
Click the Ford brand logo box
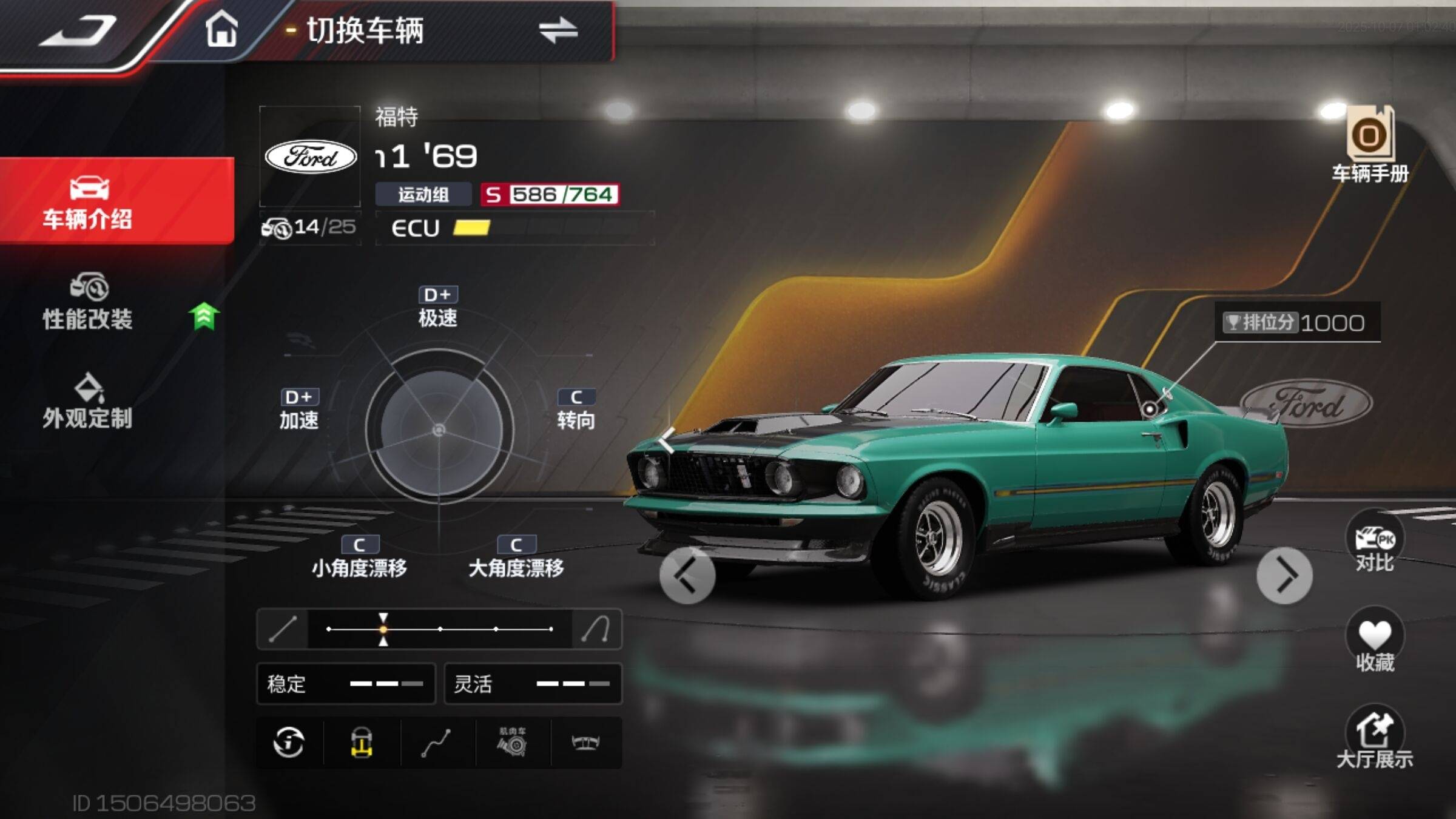(x=311, y=157)
